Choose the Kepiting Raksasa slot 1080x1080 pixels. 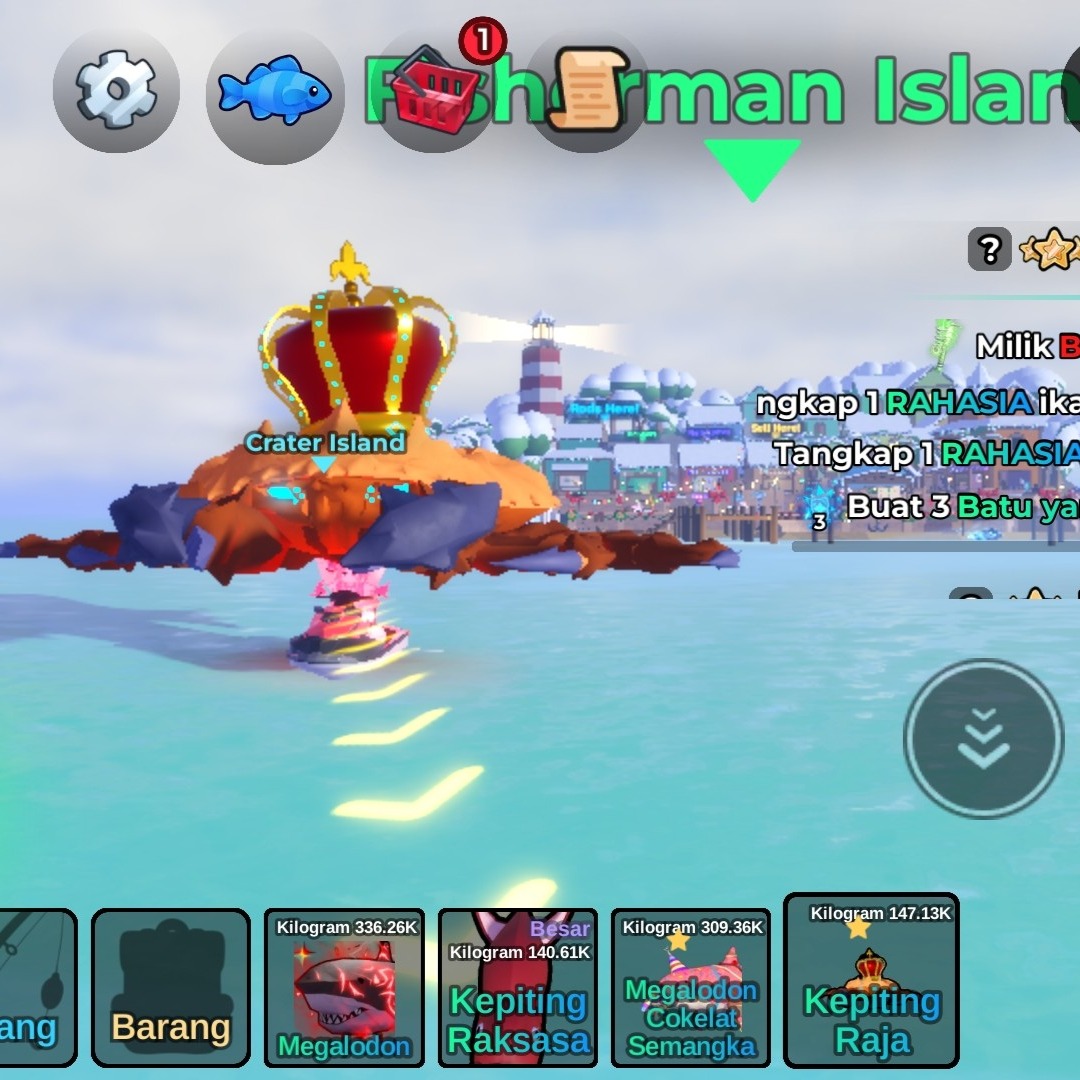pyautogui.click(x=517, y=987)
